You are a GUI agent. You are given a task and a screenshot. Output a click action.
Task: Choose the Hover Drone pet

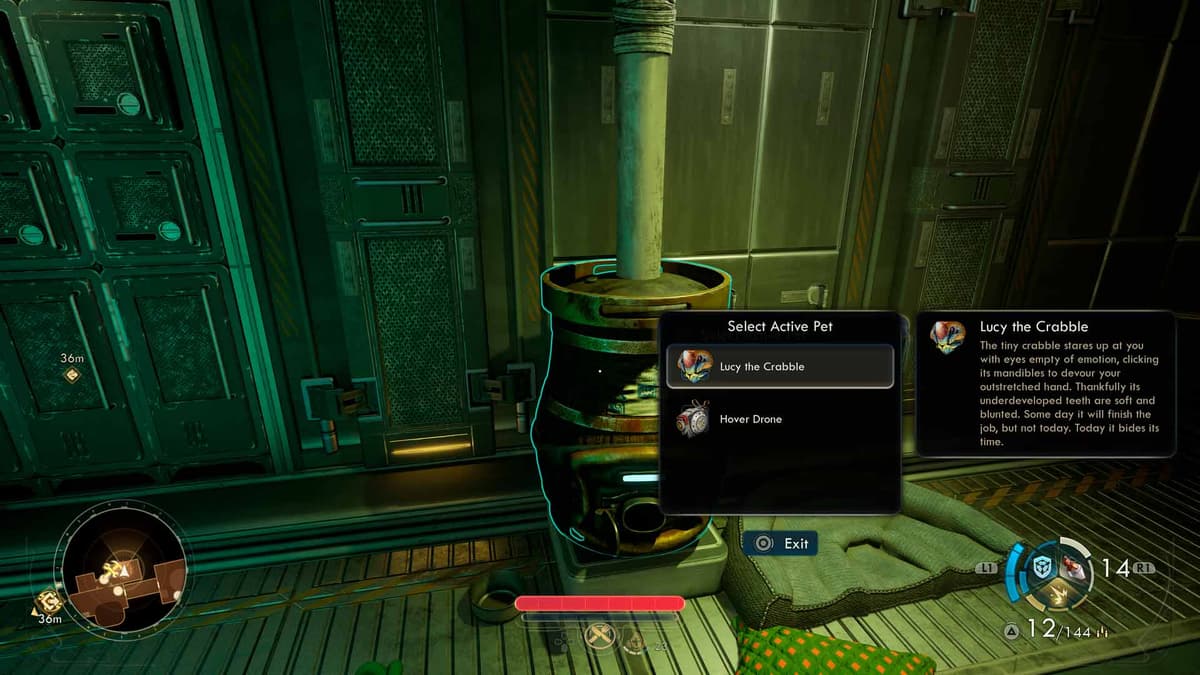coord(780,419)
